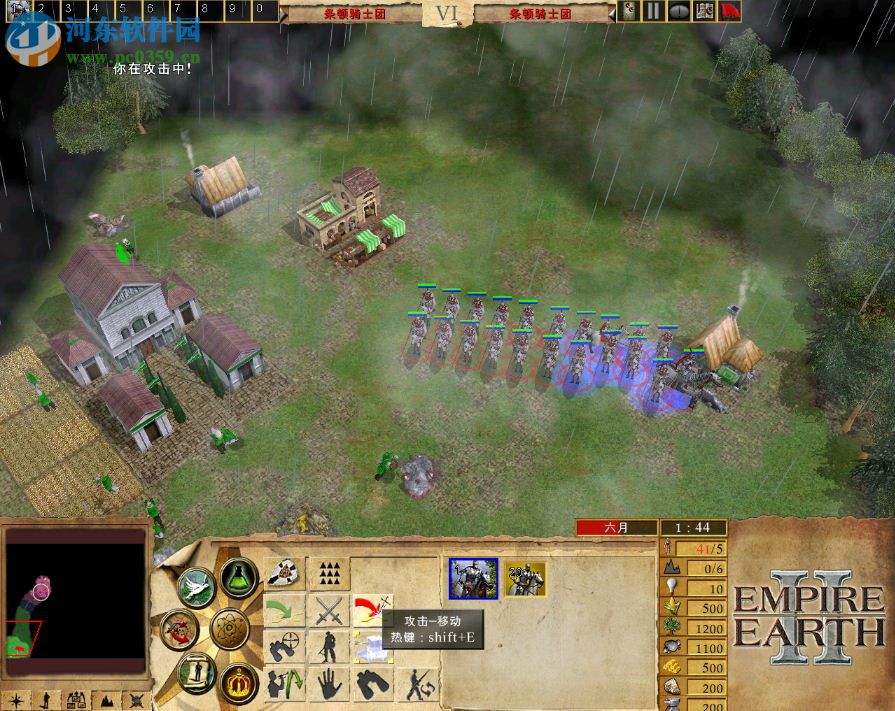
Task: Click the open hand stop command
Action: pyautogui.click(x=329, y=685)
